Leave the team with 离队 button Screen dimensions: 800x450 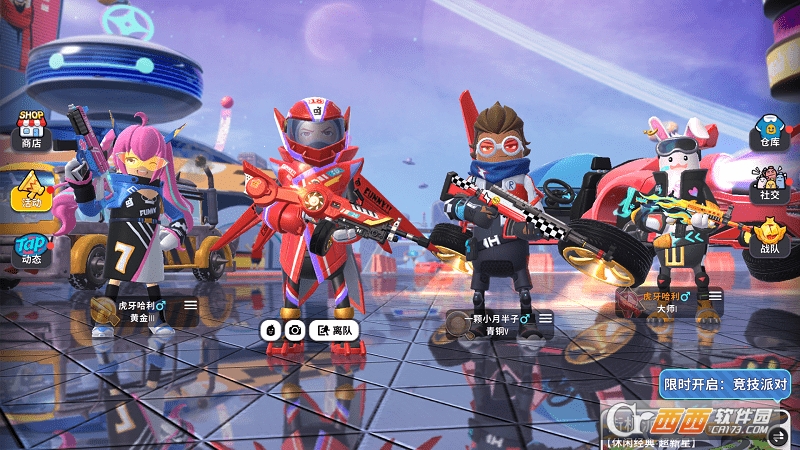(x=334, y=330)
